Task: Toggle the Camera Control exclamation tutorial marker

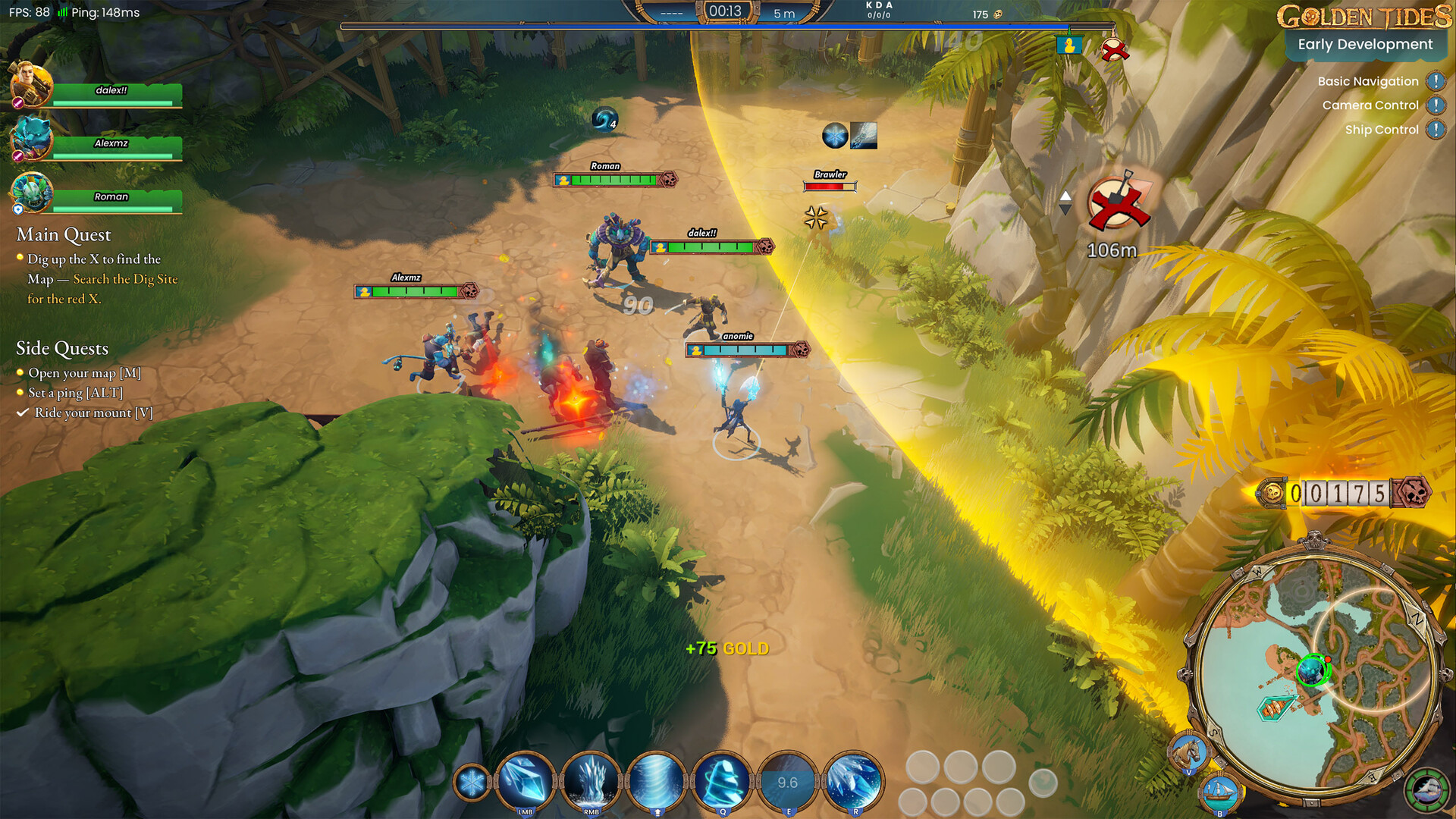Action: point(1436,105)
